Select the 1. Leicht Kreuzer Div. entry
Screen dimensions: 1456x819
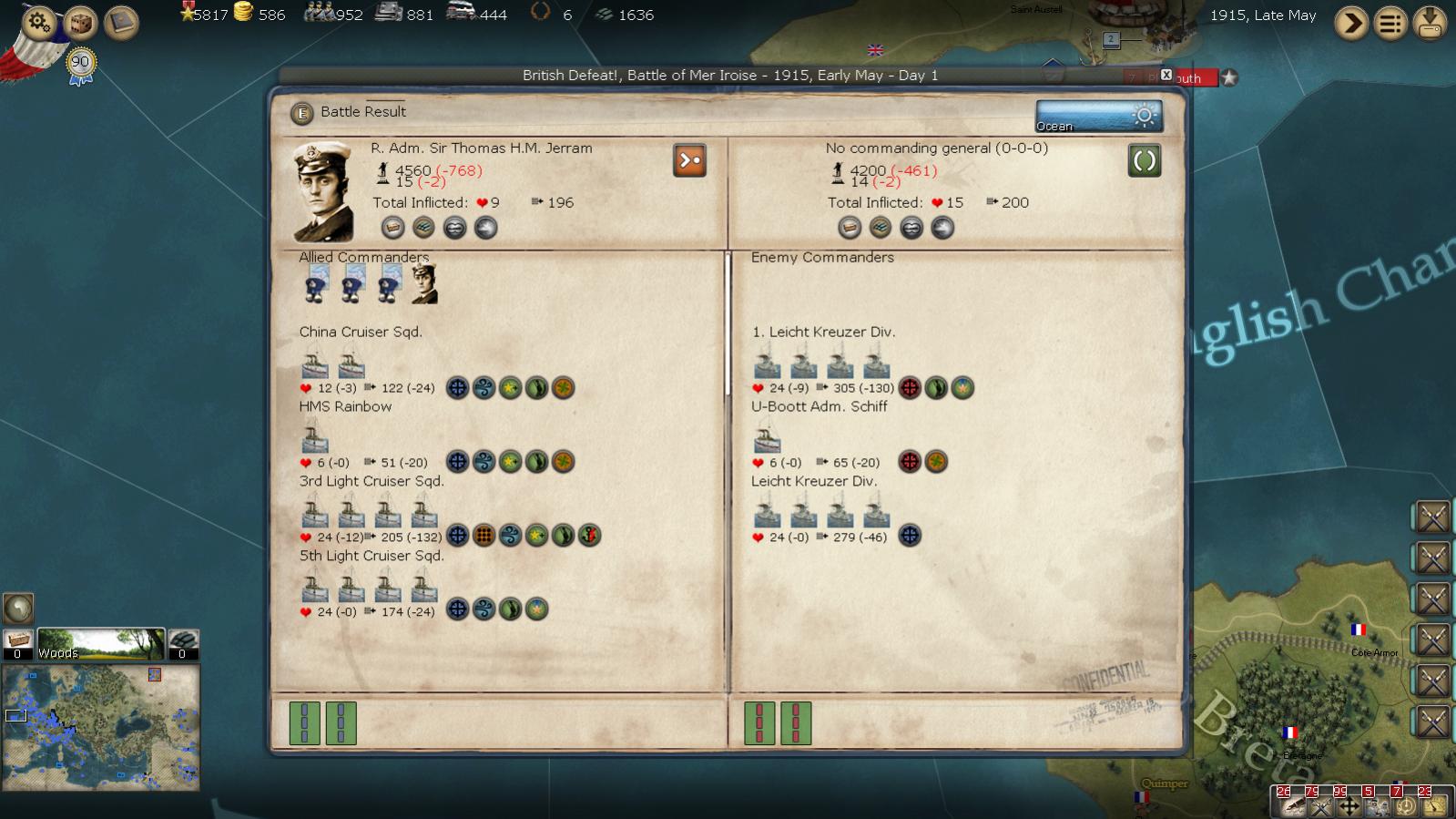823,332
